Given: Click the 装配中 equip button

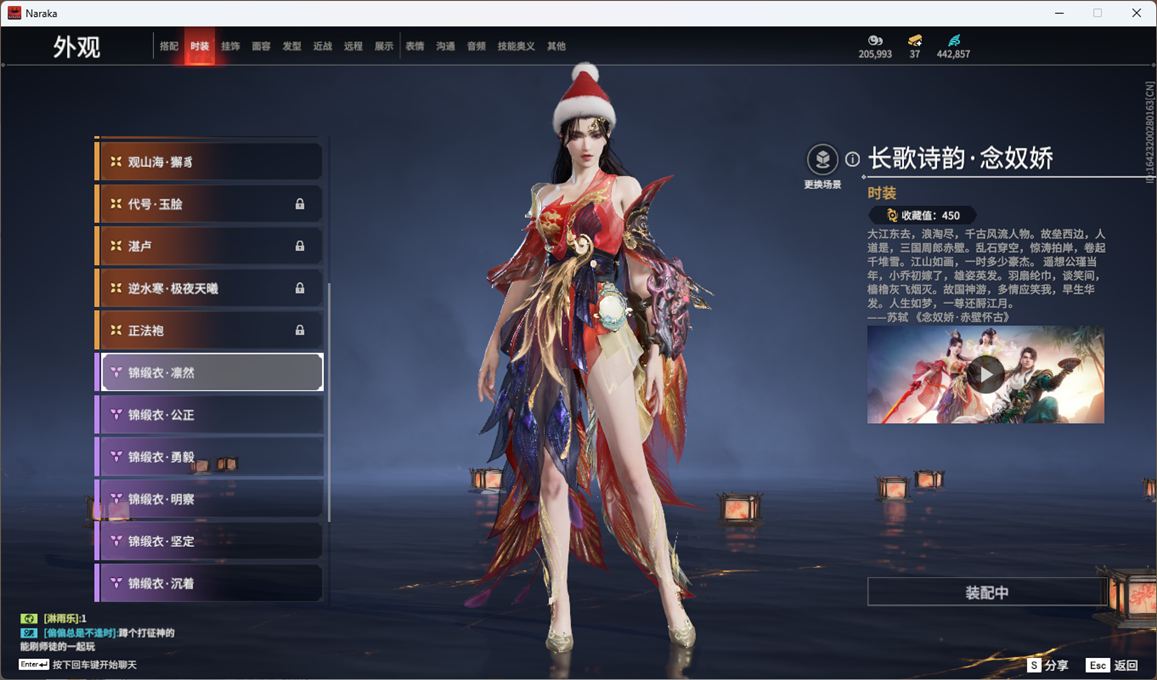Looking at the screenshot, I should 986,592.
